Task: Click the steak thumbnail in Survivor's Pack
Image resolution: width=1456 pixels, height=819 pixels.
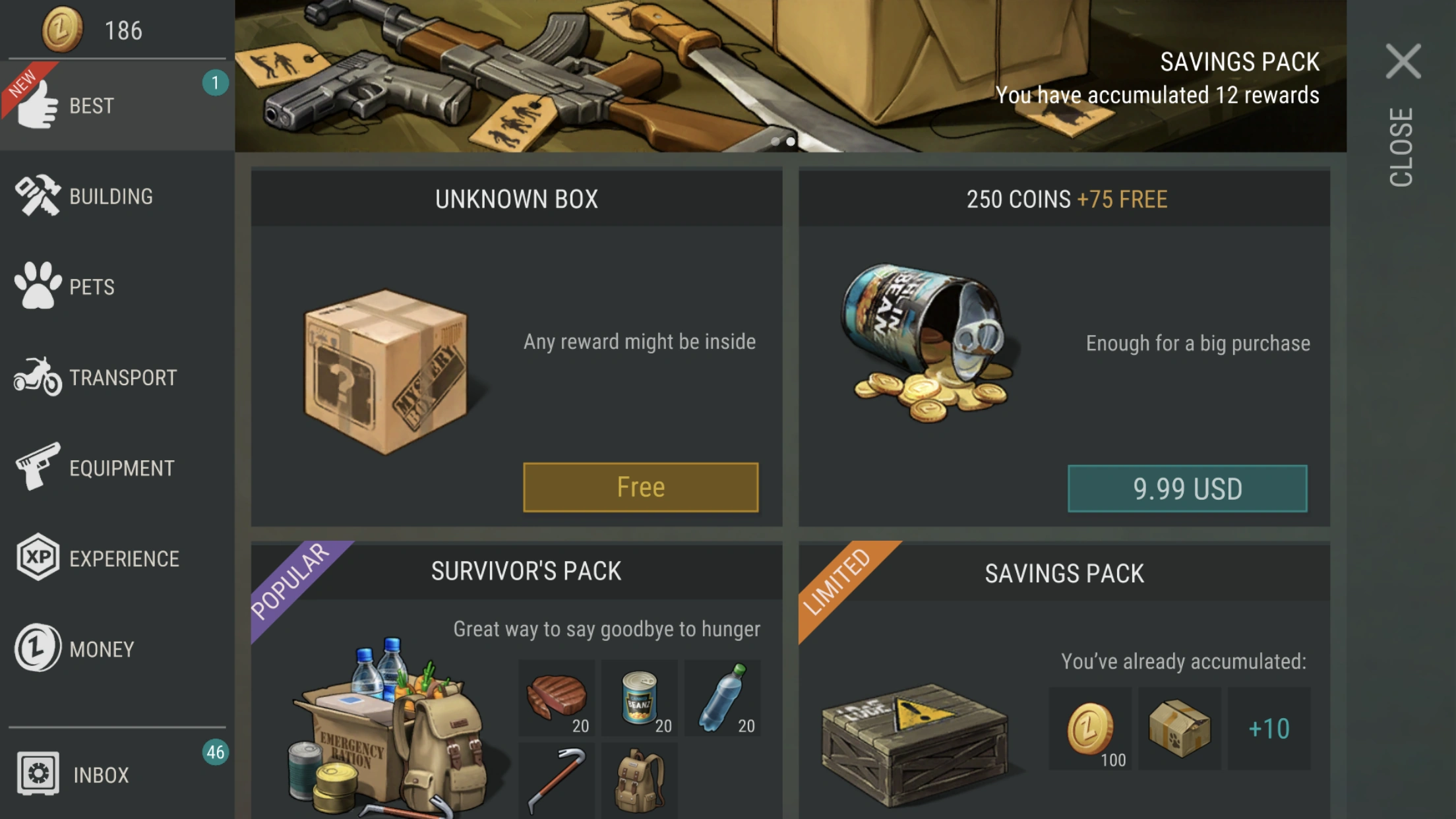Action: tap(557, 696)
